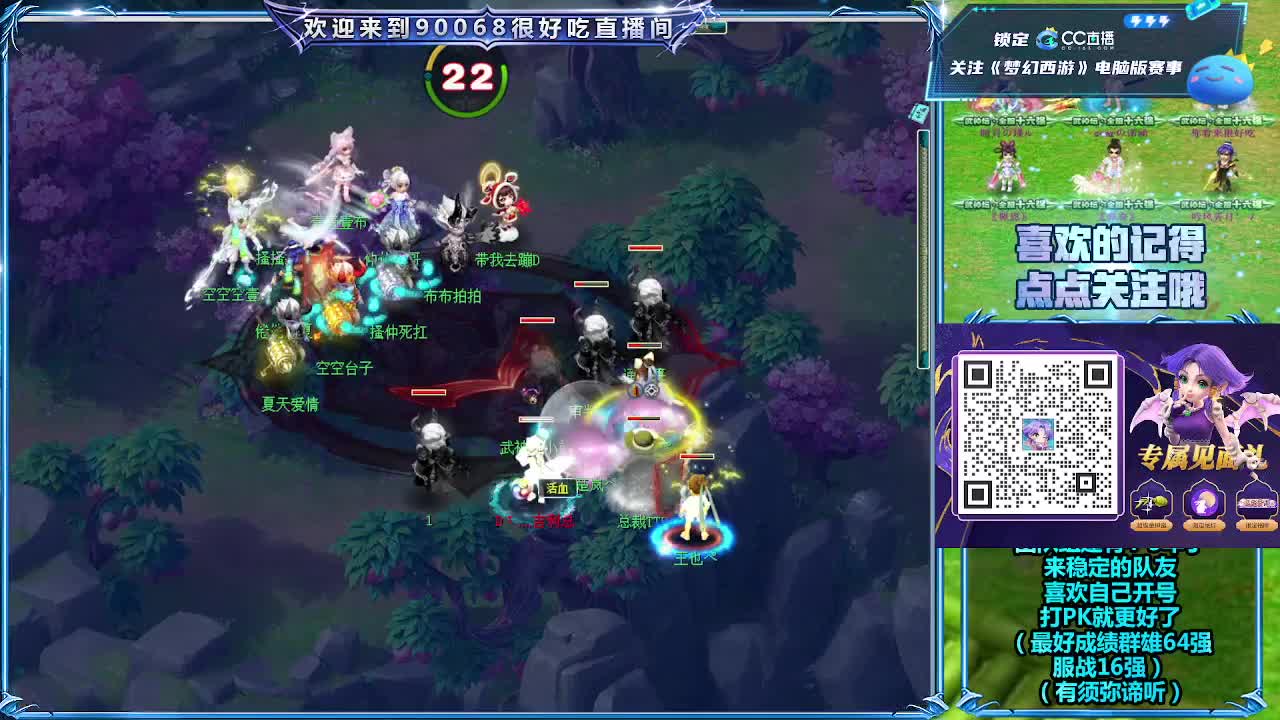Select the green gift reward icon below the QR code

click(1149, 503)
